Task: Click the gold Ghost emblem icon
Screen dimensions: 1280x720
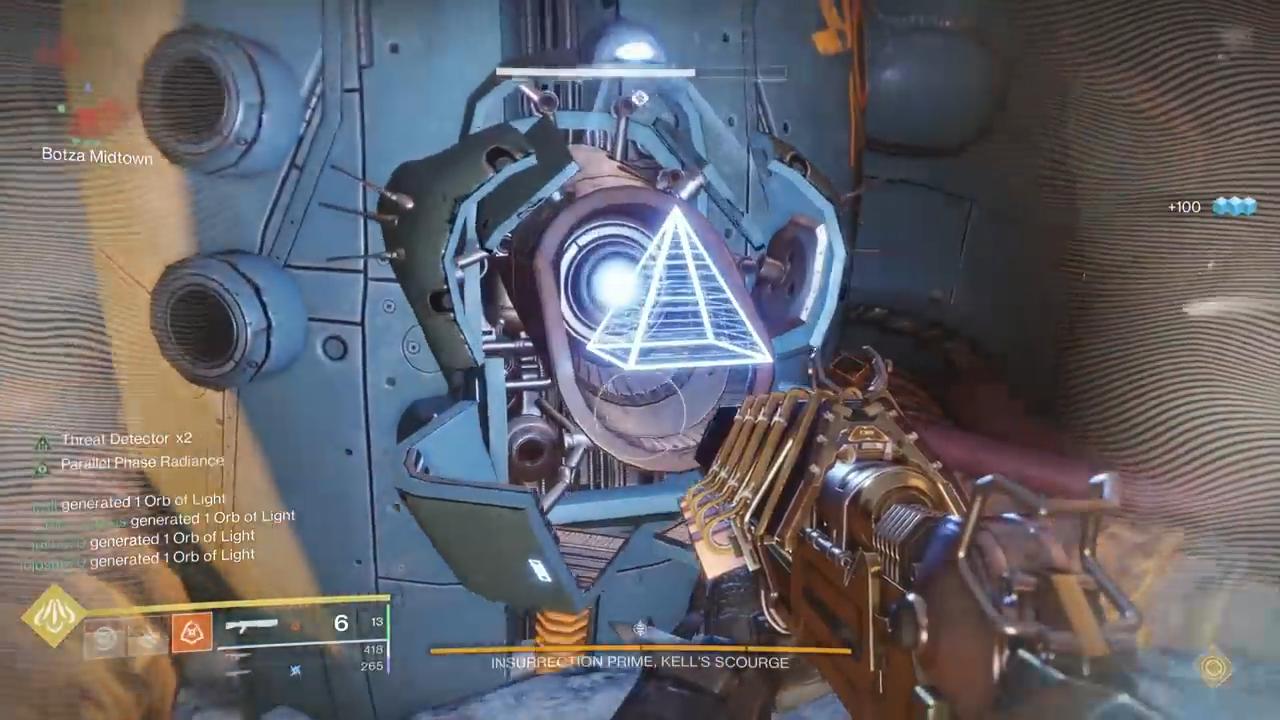Action: point(1215,667)
